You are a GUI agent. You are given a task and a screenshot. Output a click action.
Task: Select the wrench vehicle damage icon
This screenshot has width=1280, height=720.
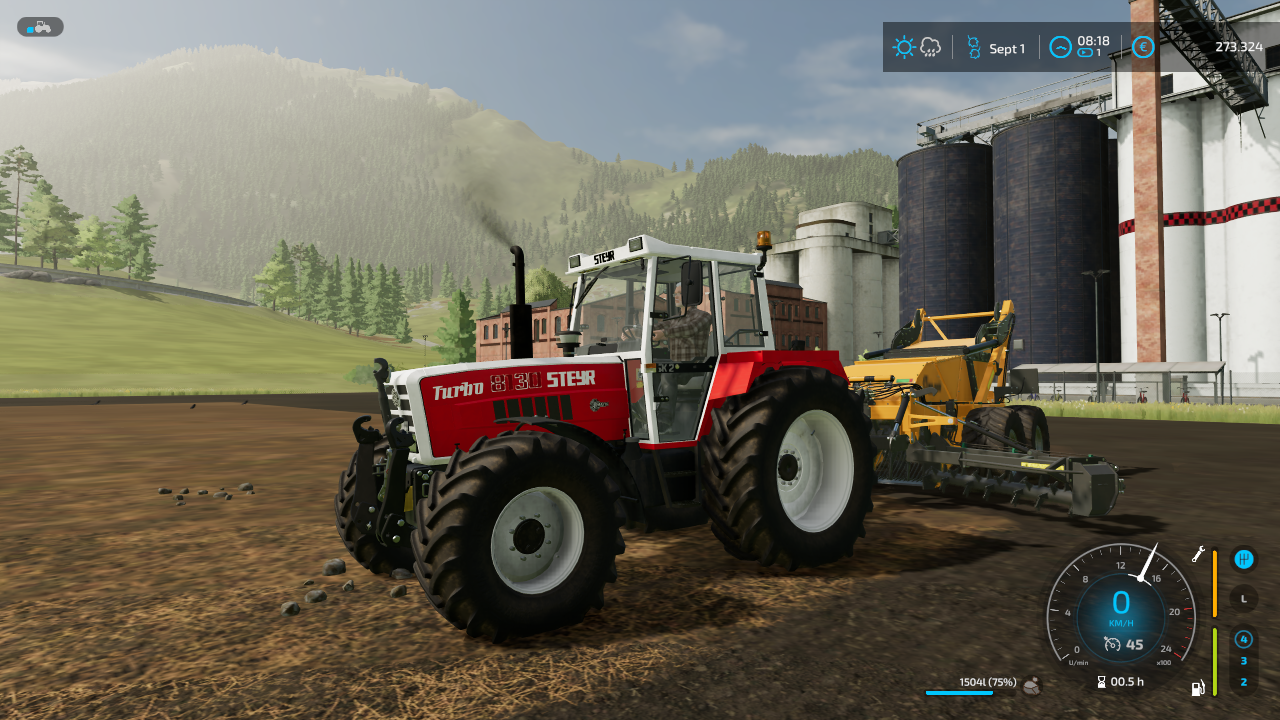tap(1198, 554)
